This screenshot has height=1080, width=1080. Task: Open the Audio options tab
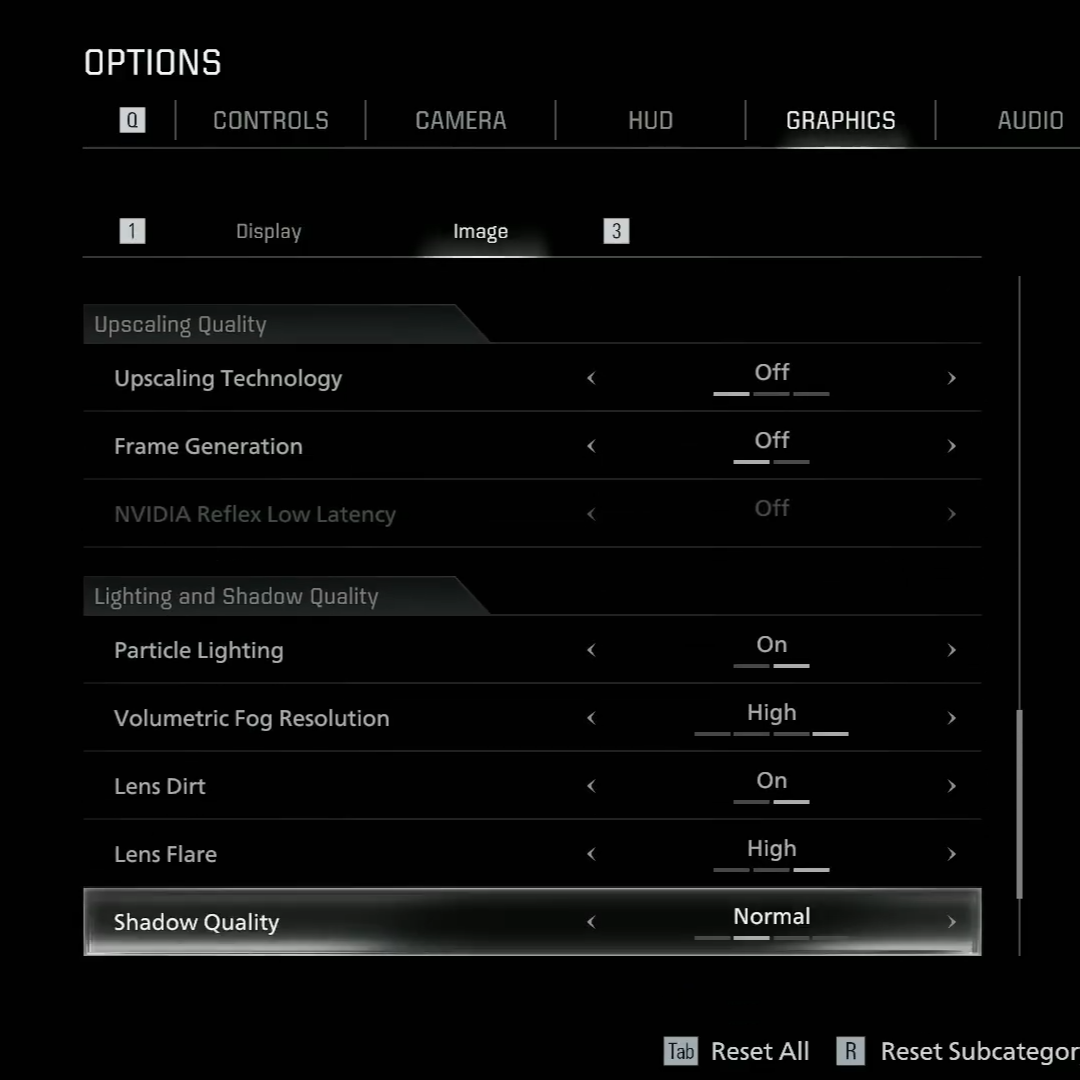pos(1029,121)
